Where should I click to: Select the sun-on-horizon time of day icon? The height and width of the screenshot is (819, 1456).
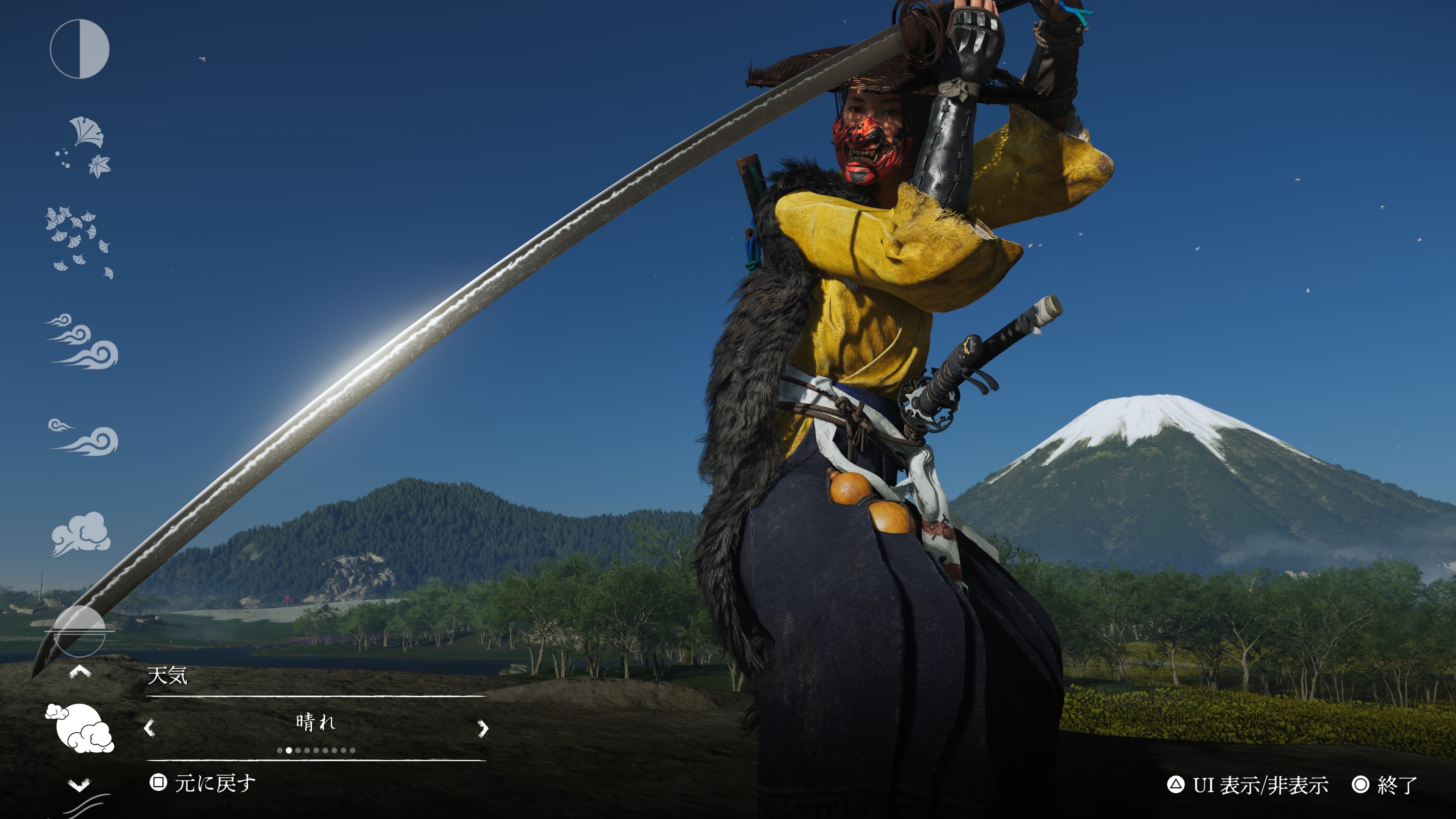click(x=80, y=630)
